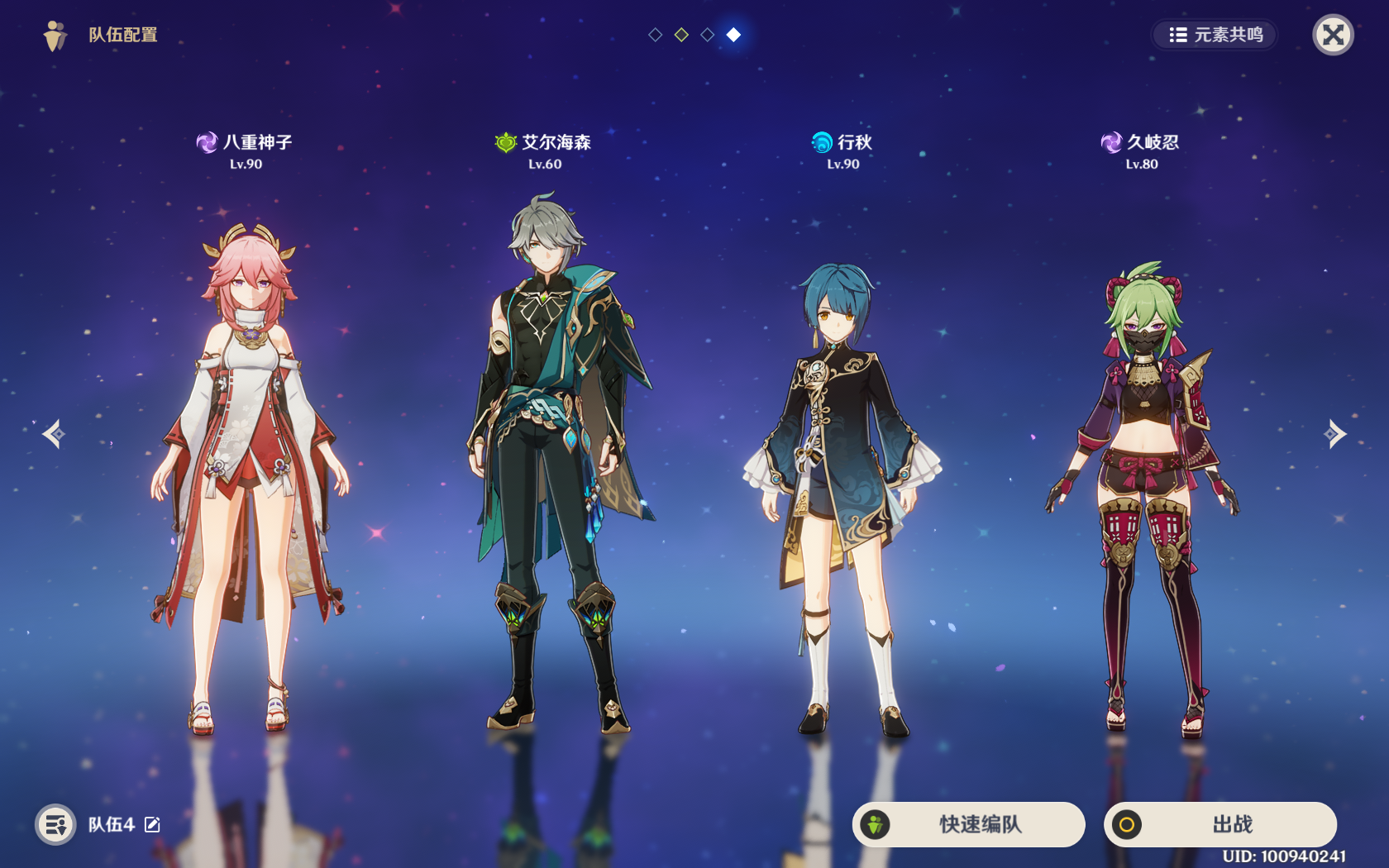This screenshot has width=1389, height=868.
Task: Choose 八重神子 character slot
Action: (x=246, y=463)
